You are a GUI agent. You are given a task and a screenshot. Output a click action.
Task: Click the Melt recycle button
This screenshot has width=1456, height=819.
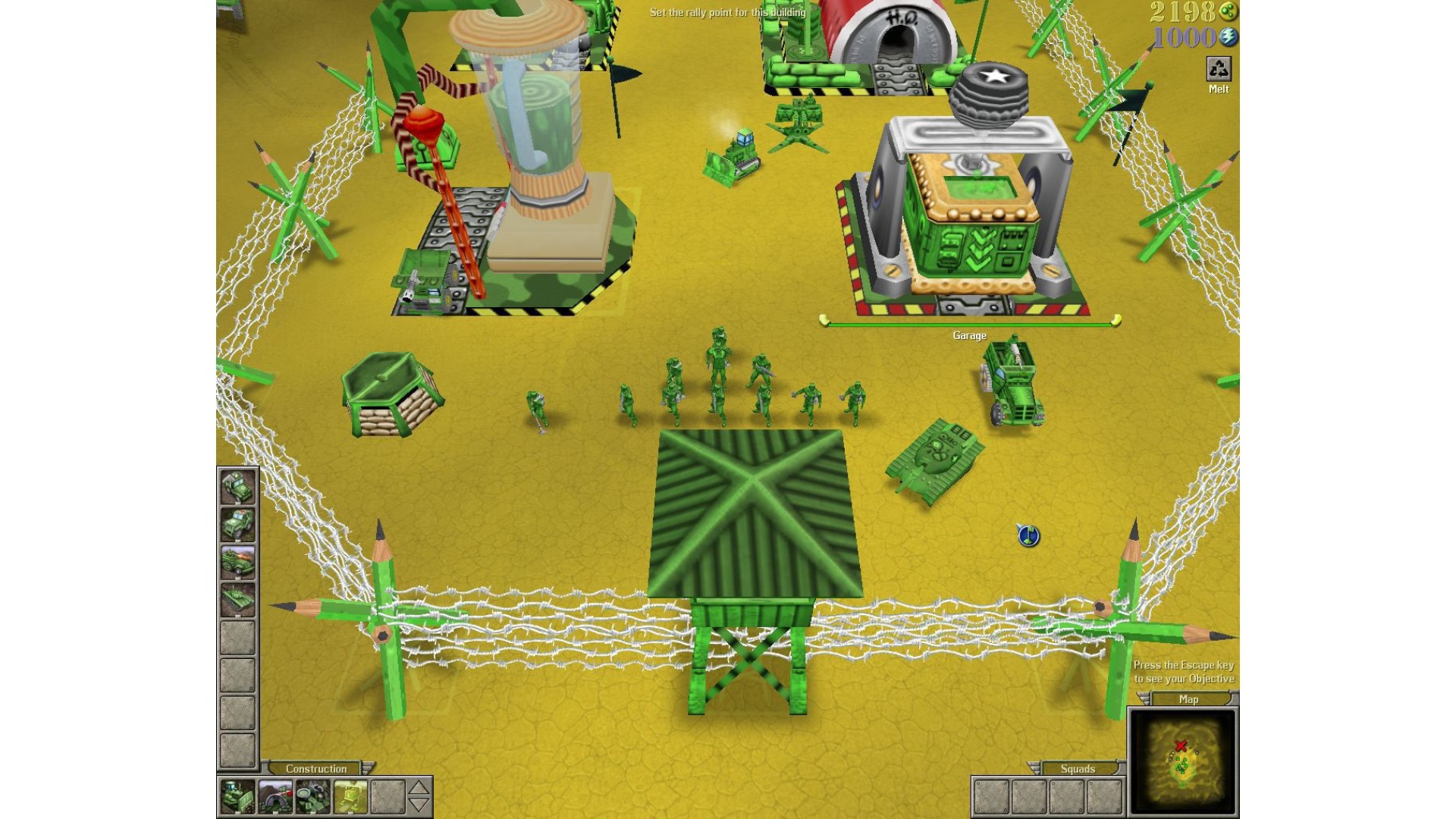tap(1218, 70)
